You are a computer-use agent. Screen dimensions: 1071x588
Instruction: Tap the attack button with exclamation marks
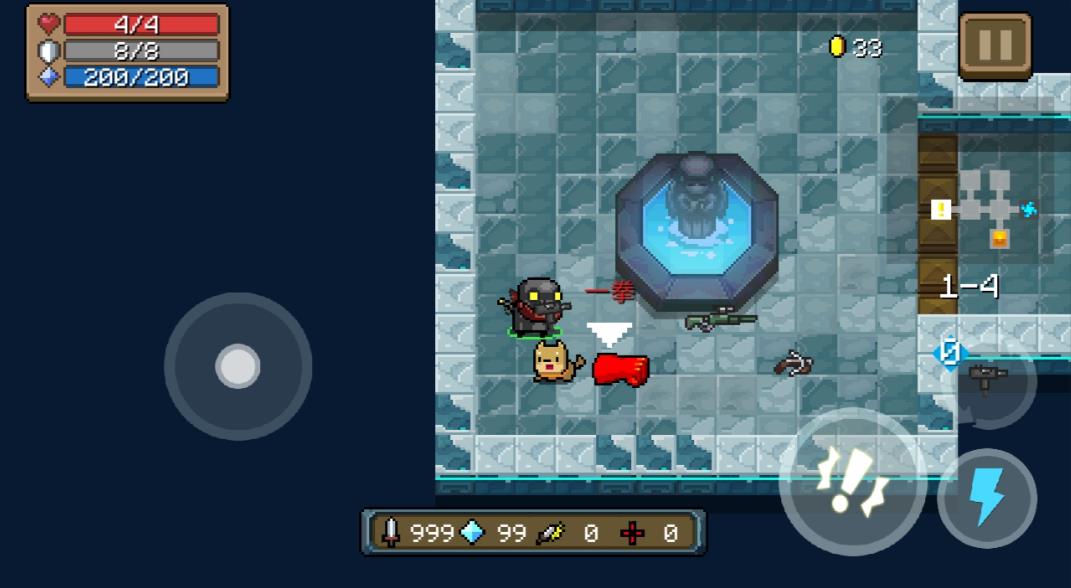(x=851, y=483)
